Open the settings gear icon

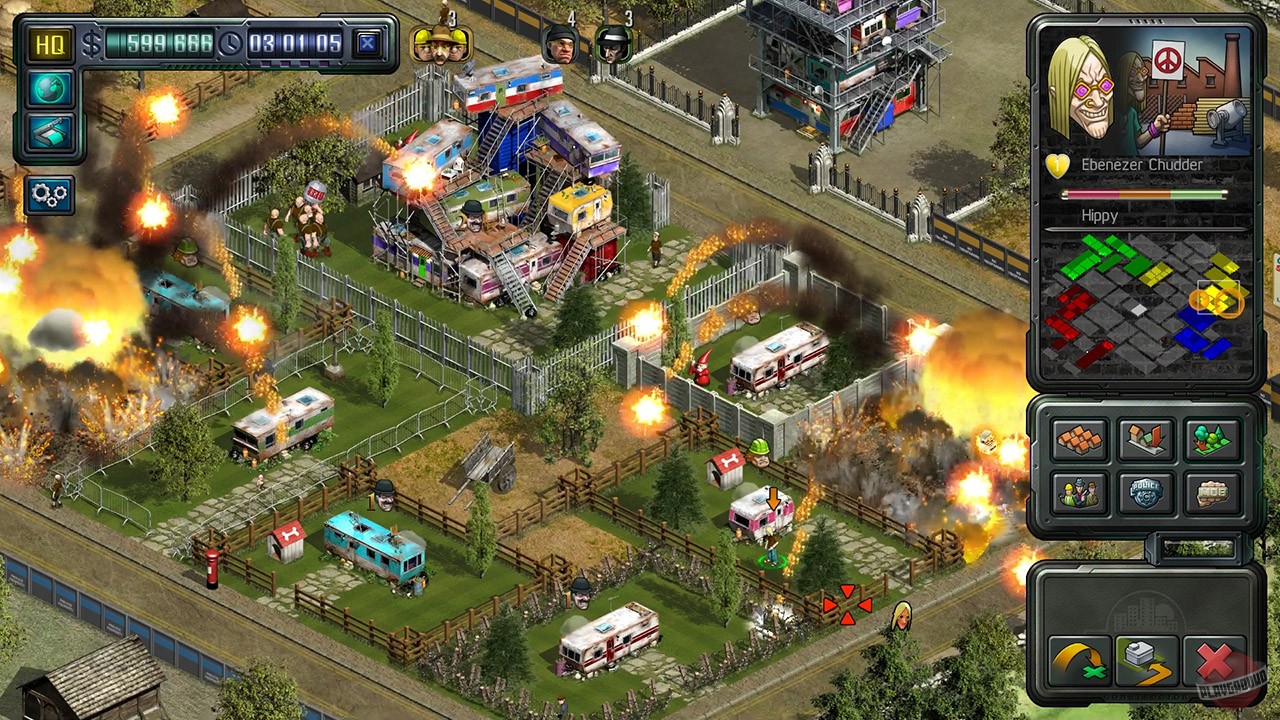click(x=48, y=194)
